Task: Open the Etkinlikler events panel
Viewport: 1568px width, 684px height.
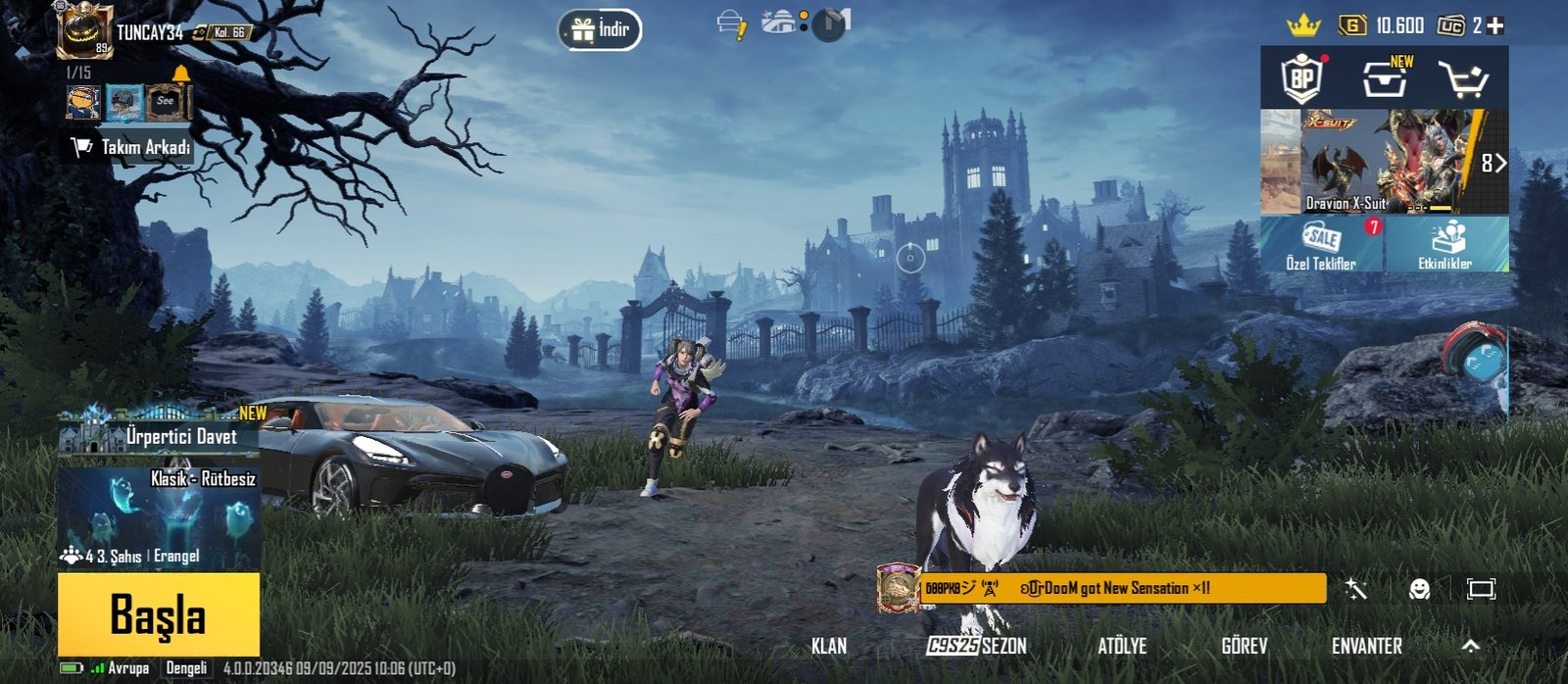Action: tap(1446, 244)
